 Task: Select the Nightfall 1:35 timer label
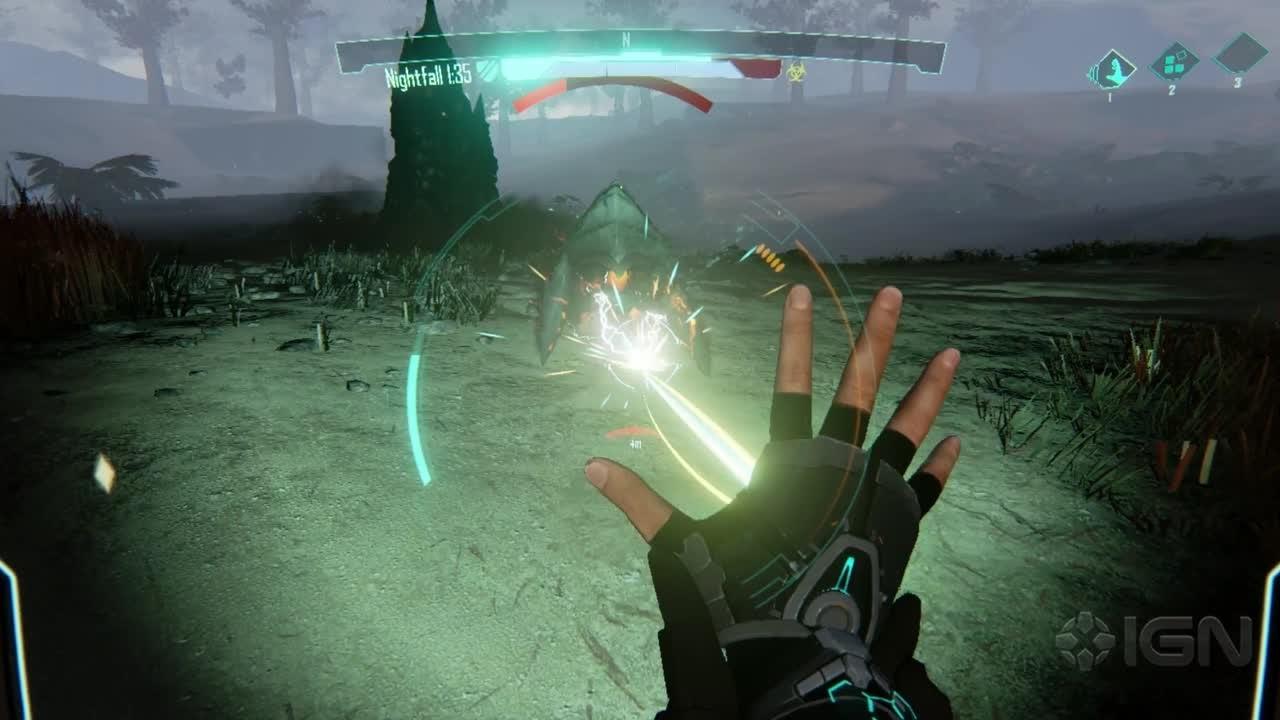coord(426,77)
